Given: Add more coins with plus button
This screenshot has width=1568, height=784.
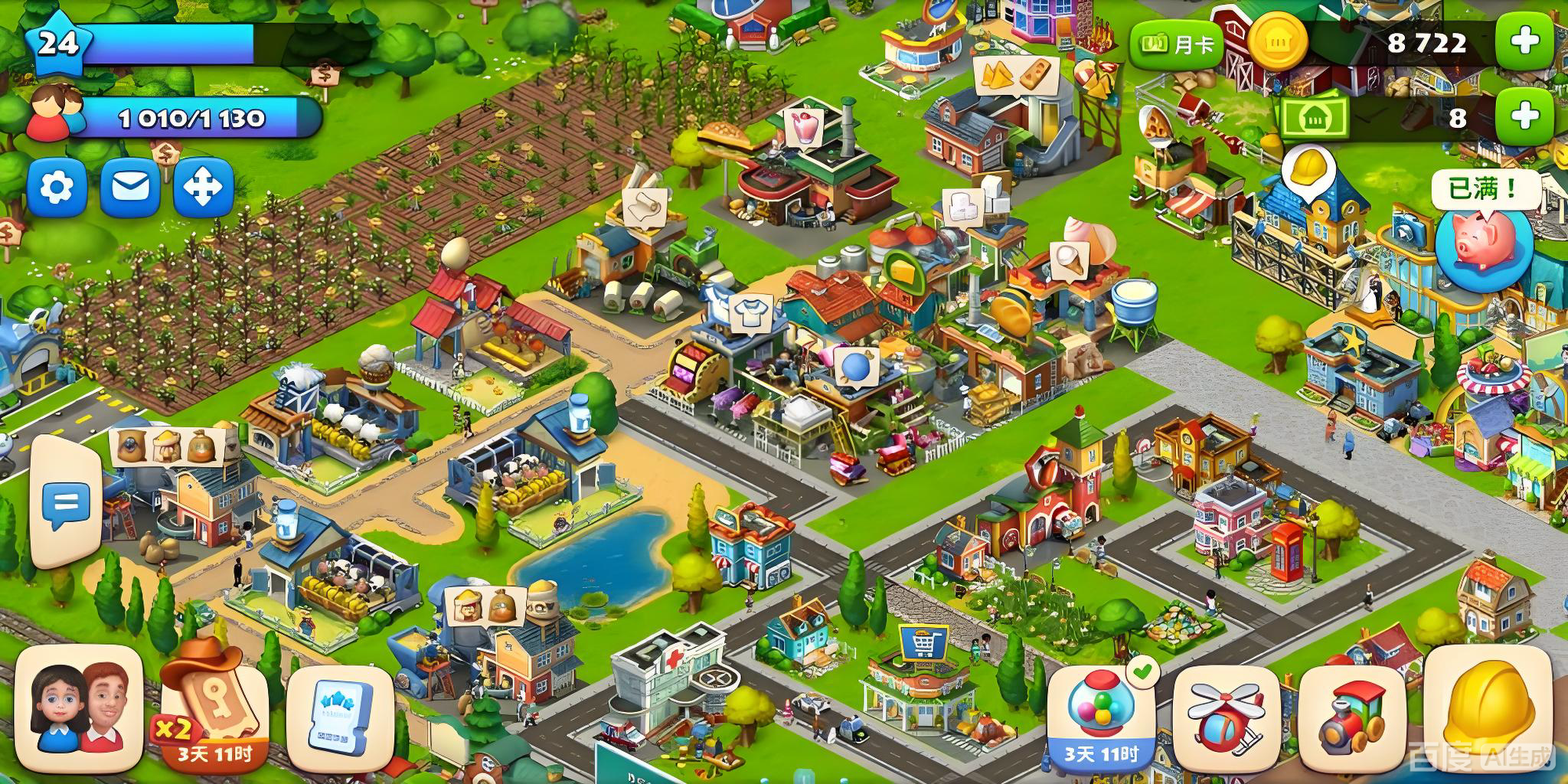Looking at the screenshot, I should [x=1525, y=41].
